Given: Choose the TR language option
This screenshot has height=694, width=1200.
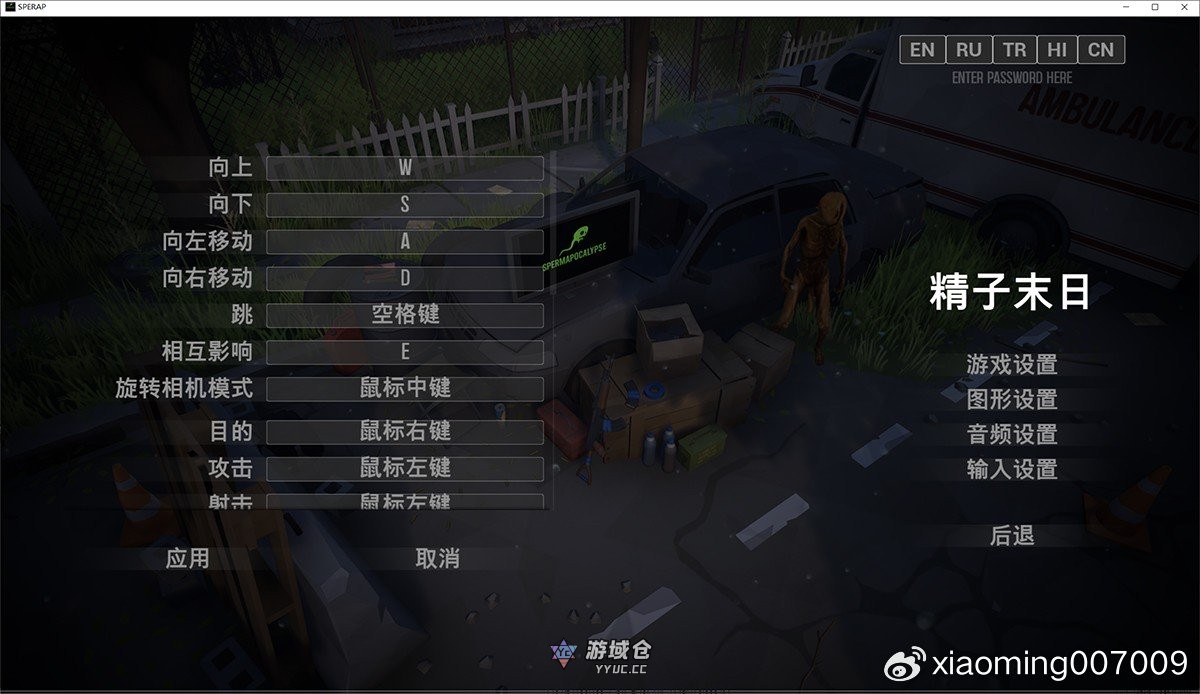Looking at the screenshot, I should click(x=1014, y=50).
